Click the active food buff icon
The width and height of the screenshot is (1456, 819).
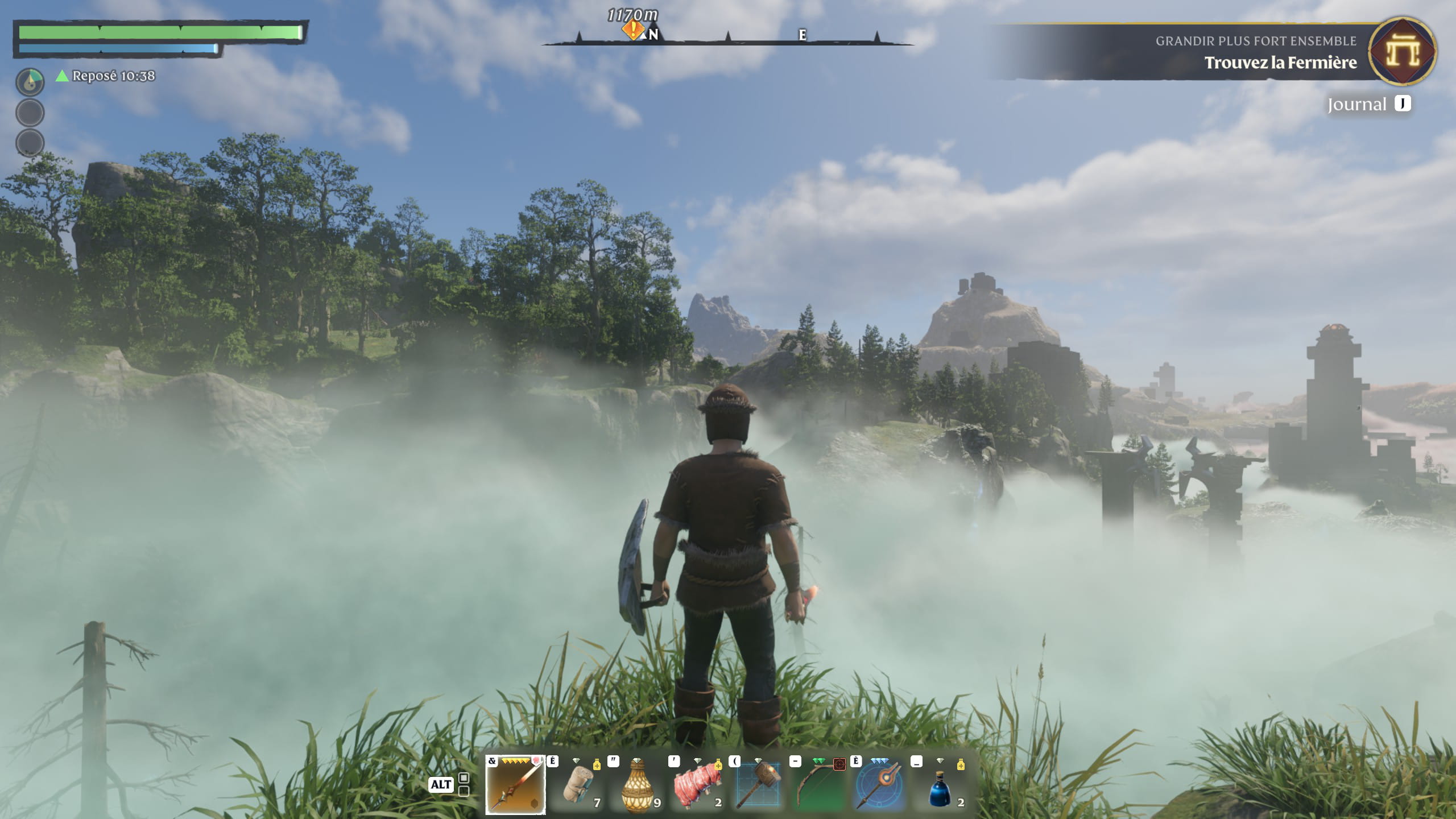click(x=30, y=82)
